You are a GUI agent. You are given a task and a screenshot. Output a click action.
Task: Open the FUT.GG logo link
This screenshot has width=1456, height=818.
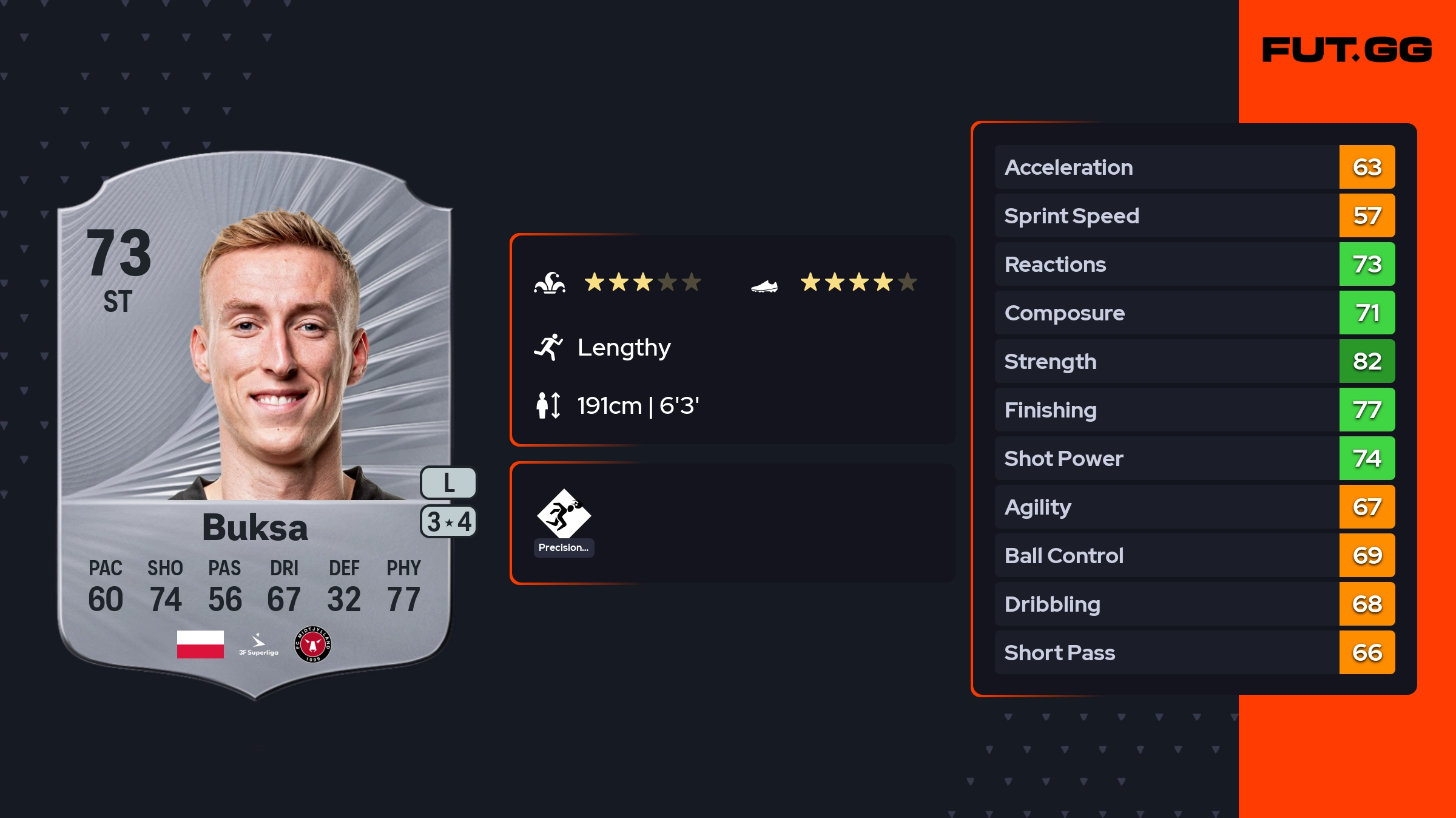click(1347, 50)
